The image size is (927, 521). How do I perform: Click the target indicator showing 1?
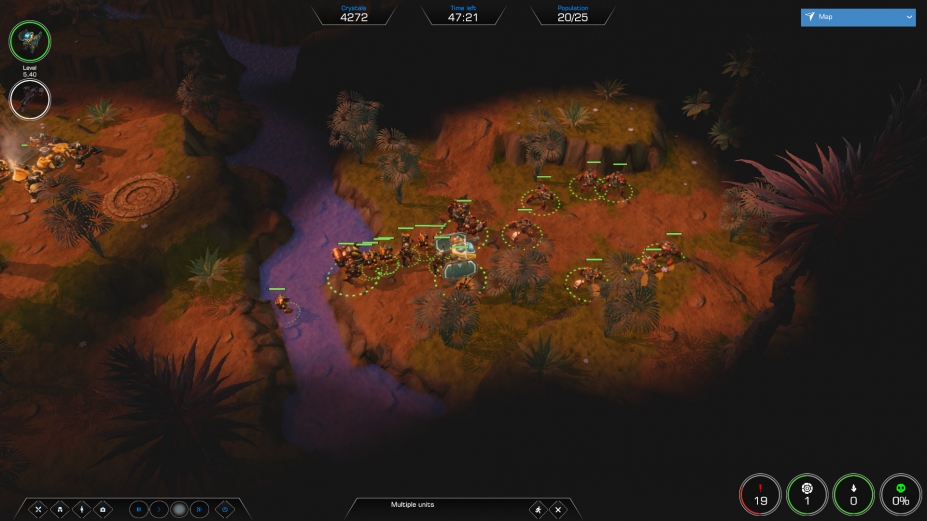pos(807,494)
